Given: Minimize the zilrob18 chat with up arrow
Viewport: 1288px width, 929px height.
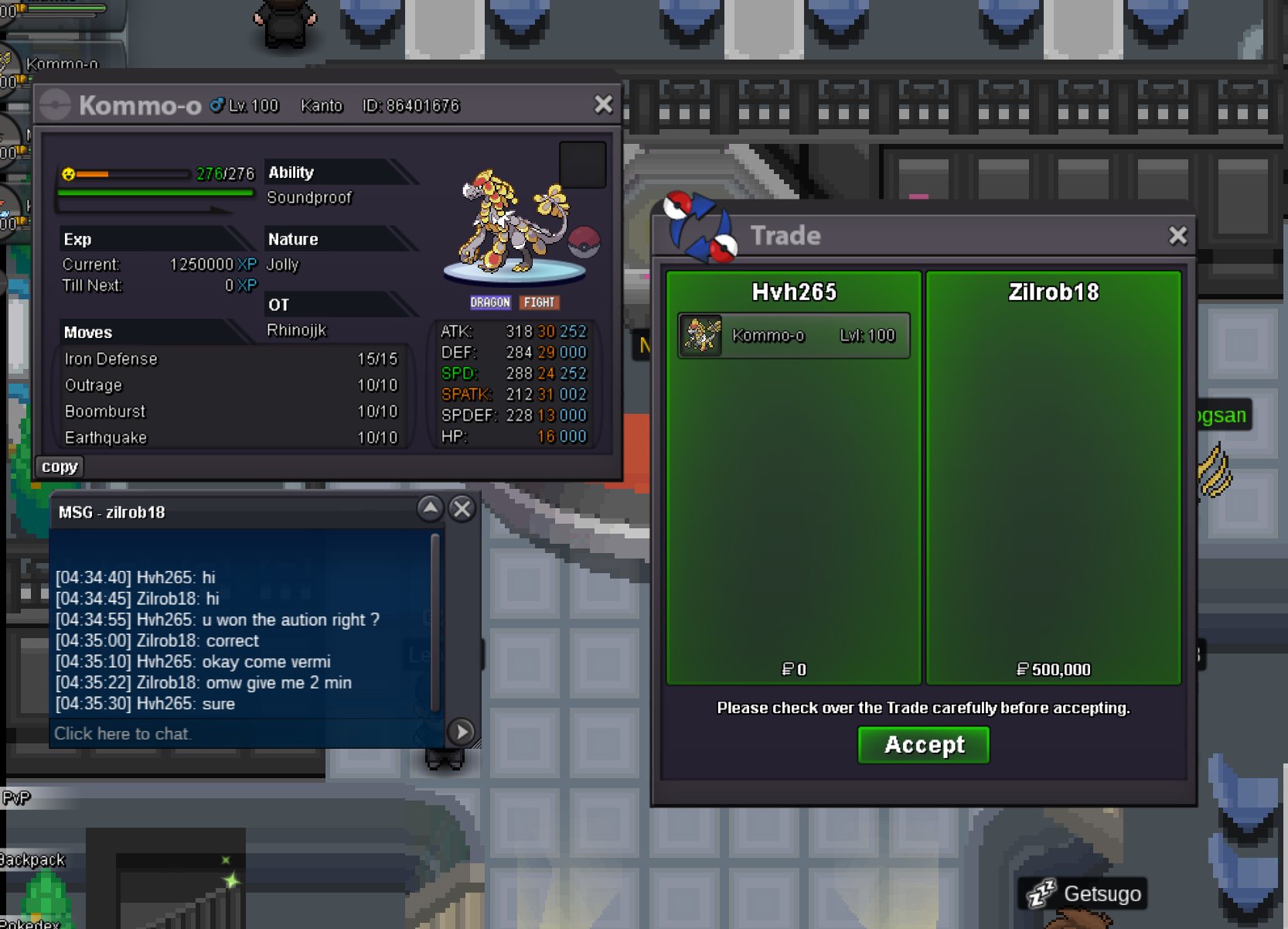Looking at the screenshot, I should pos(430,508).
